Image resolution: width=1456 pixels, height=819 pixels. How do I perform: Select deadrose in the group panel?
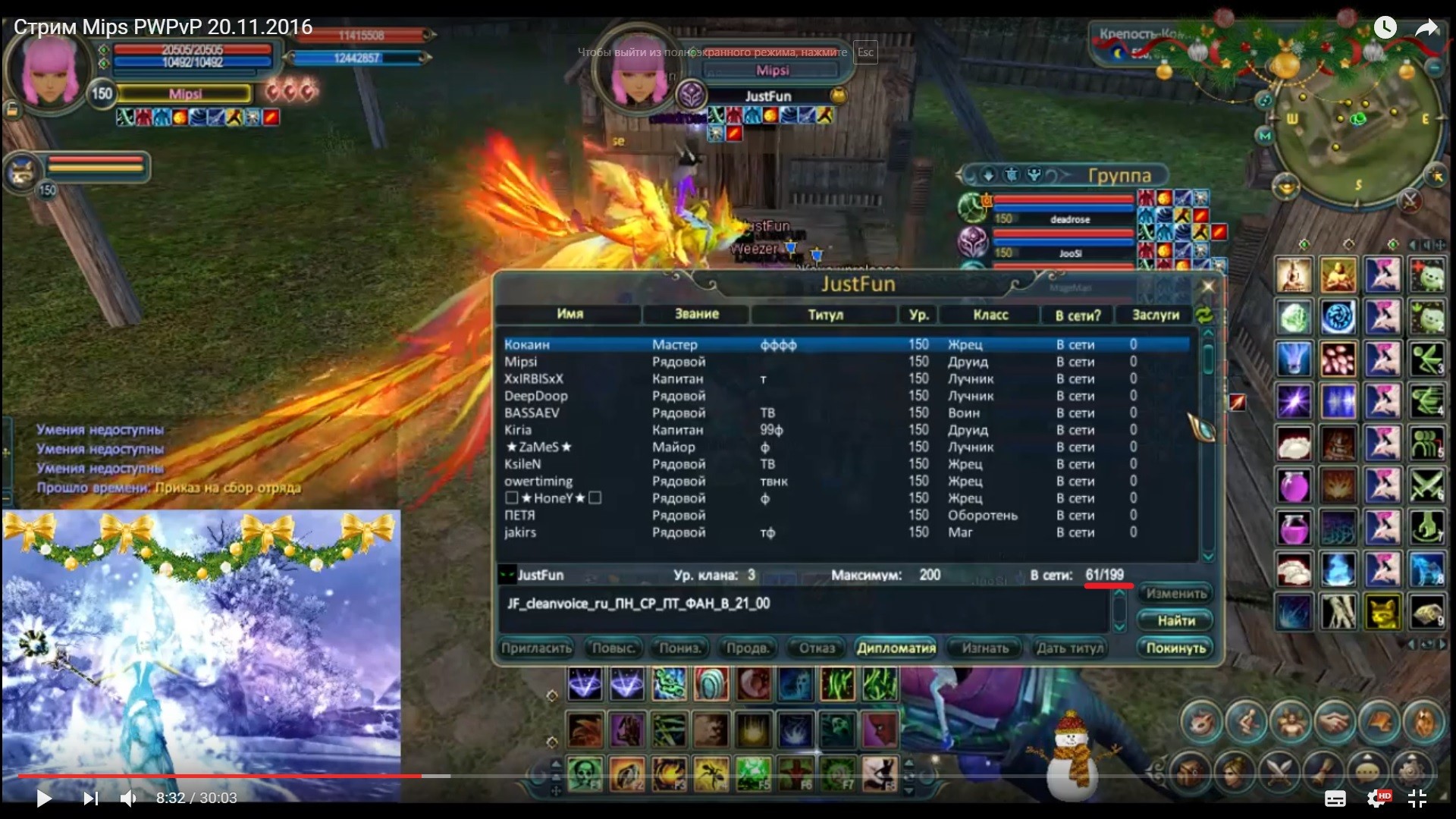coord(1069,219)
